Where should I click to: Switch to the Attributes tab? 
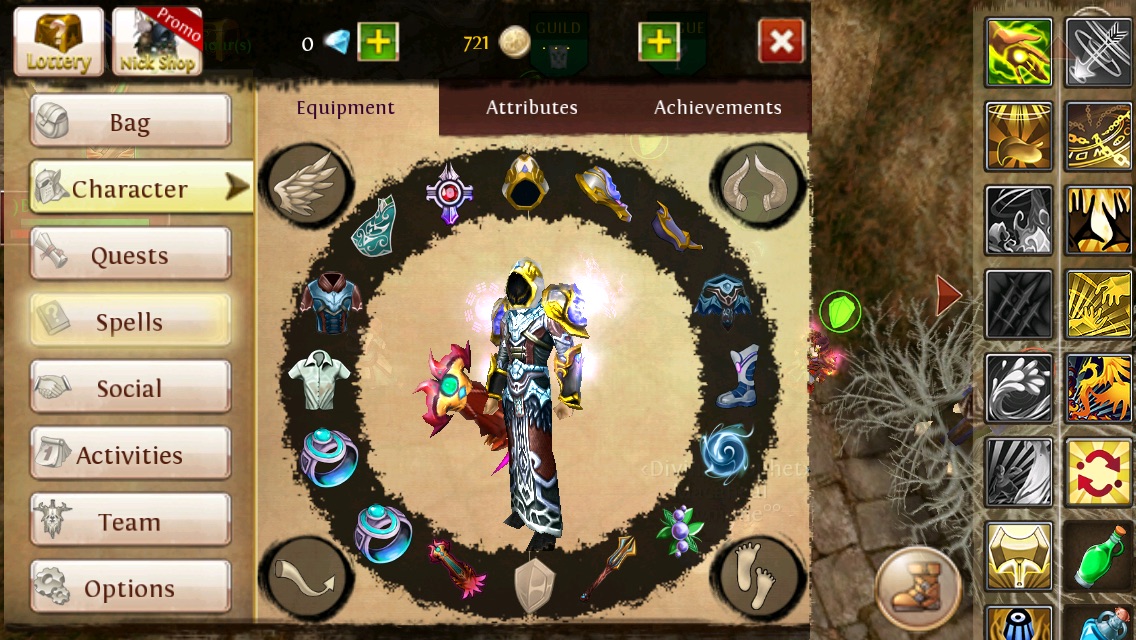click(531, 107)
